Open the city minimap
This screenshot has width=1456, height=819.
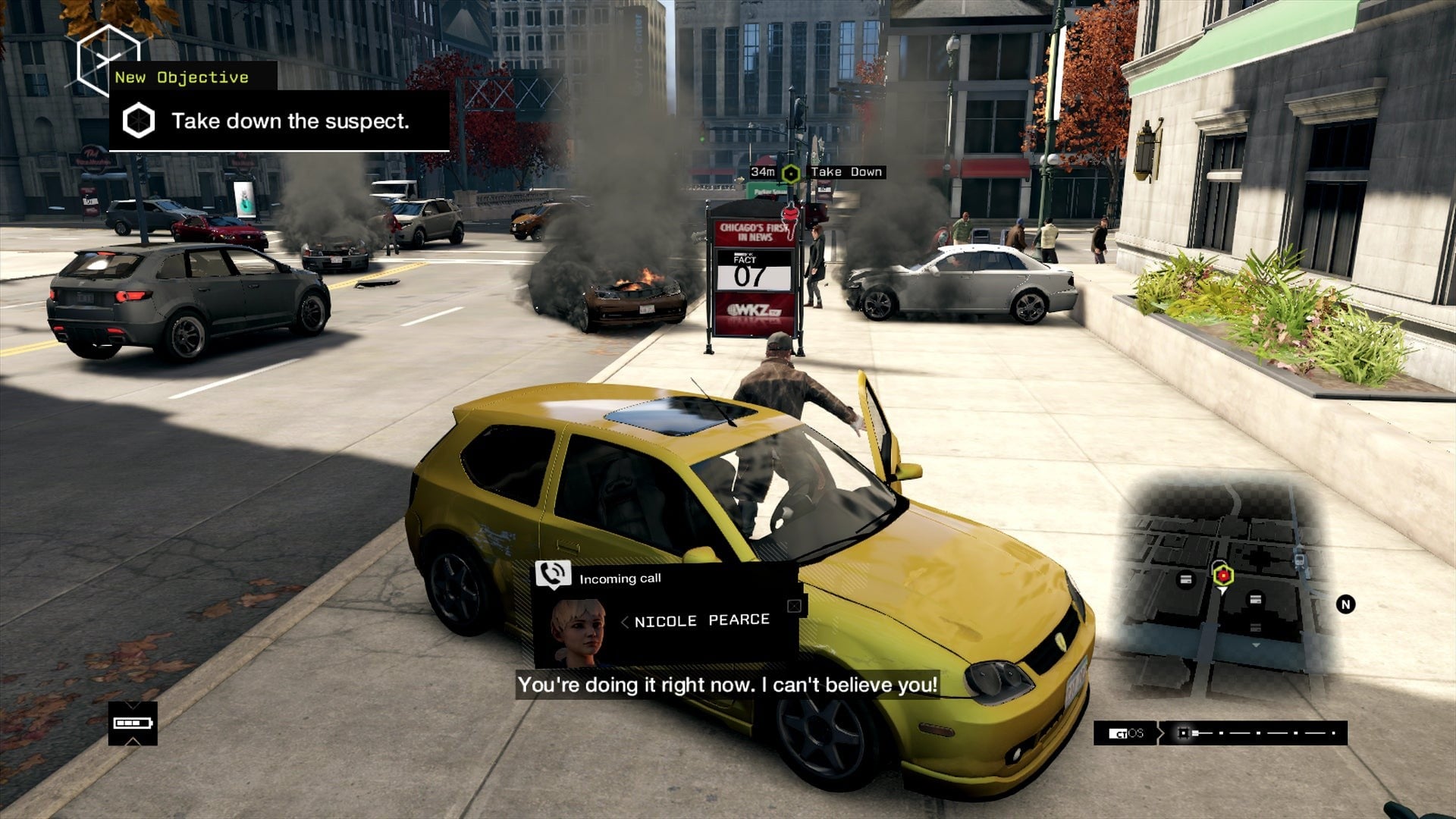pyautogui.click(x=1221, y=584)
